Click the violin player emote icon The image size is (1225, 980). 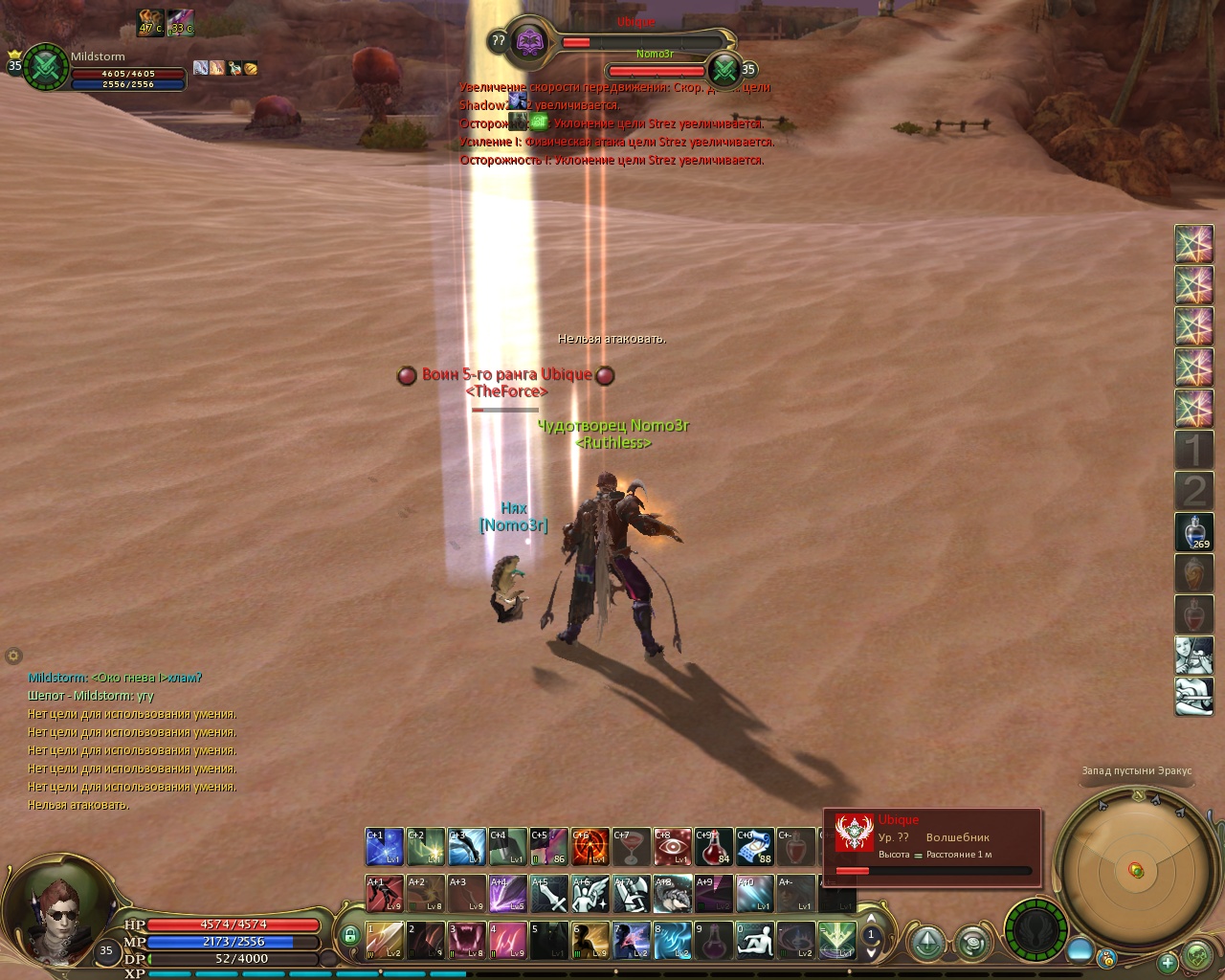point(1193,656)
